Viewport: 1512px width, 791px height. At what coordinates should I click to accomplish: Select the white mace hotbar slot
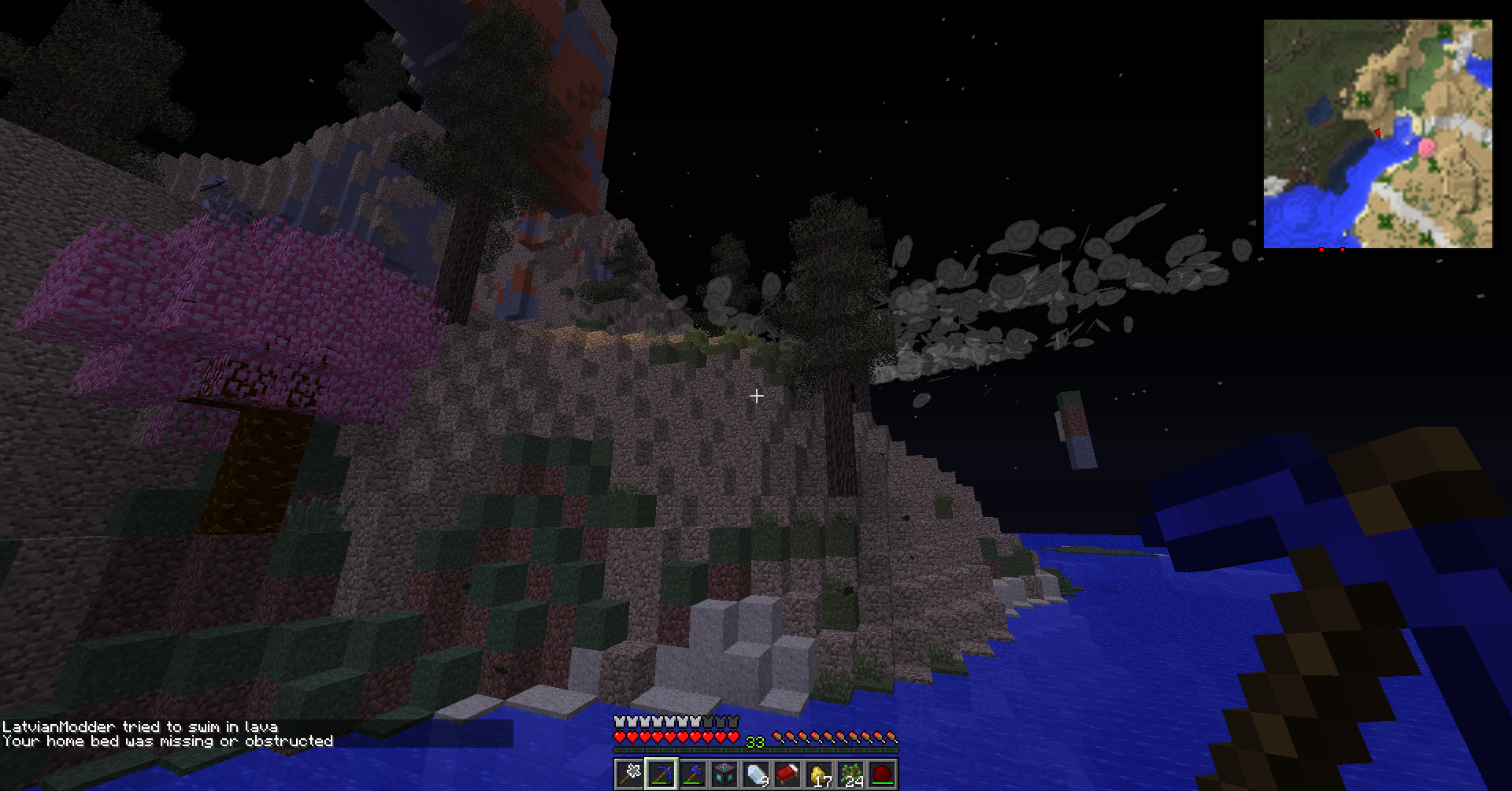[x=630, y=774]
